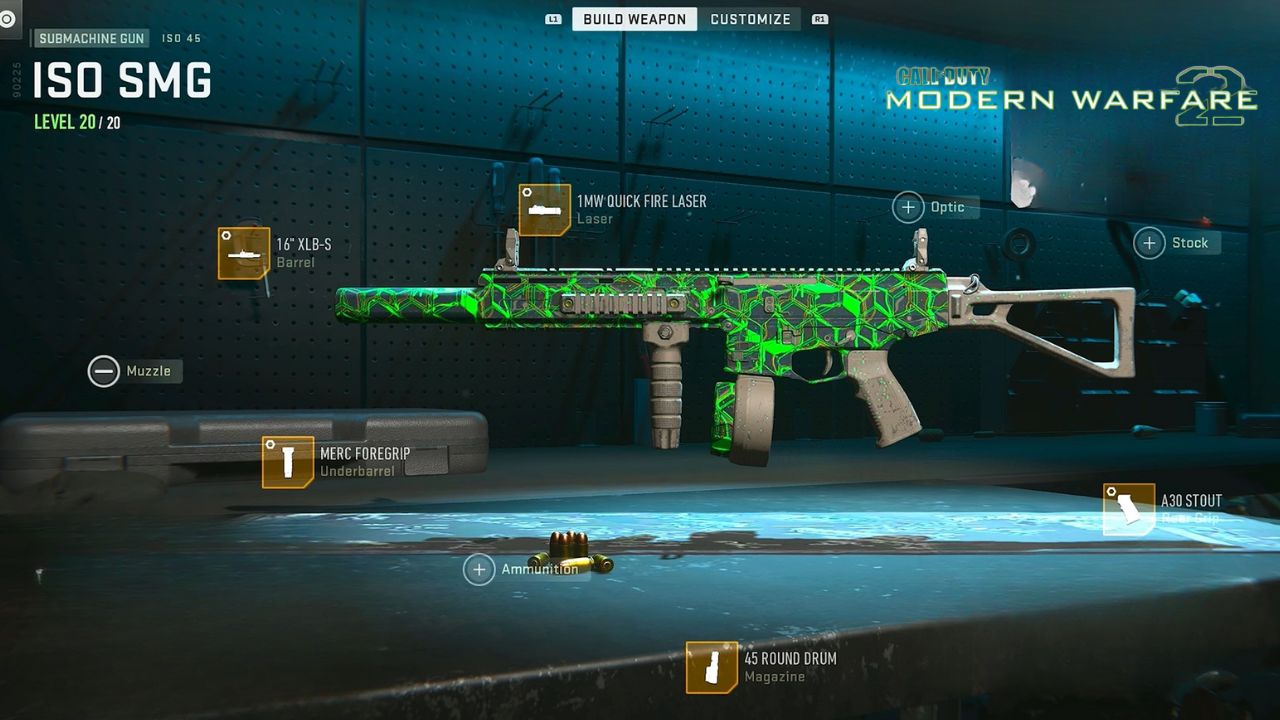Open the Customize tab
The width and height of the screenshot is (1280, 720).
(x=750, y=19)
